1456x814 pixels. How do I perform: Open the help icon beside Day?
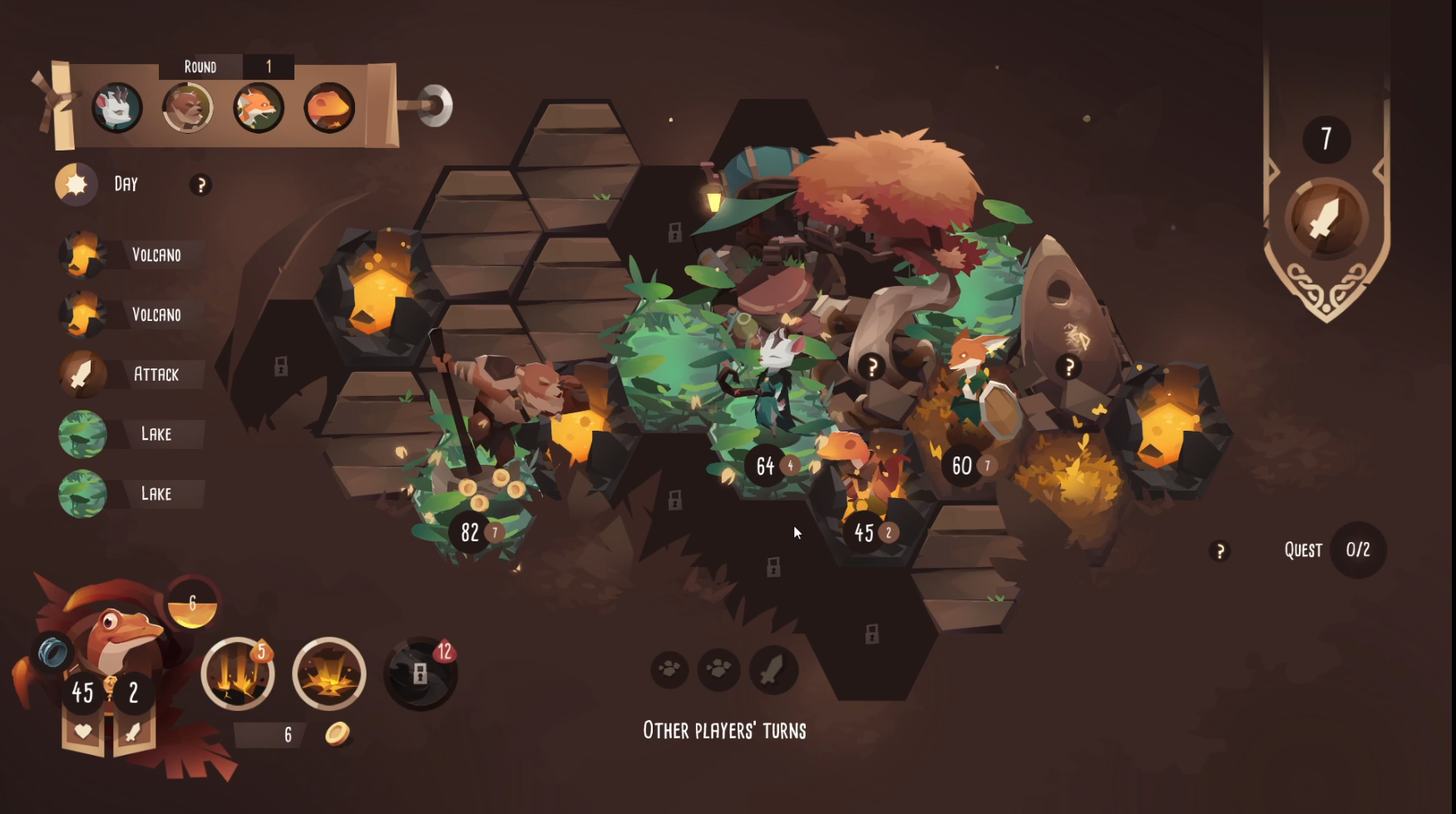point(200,185)
